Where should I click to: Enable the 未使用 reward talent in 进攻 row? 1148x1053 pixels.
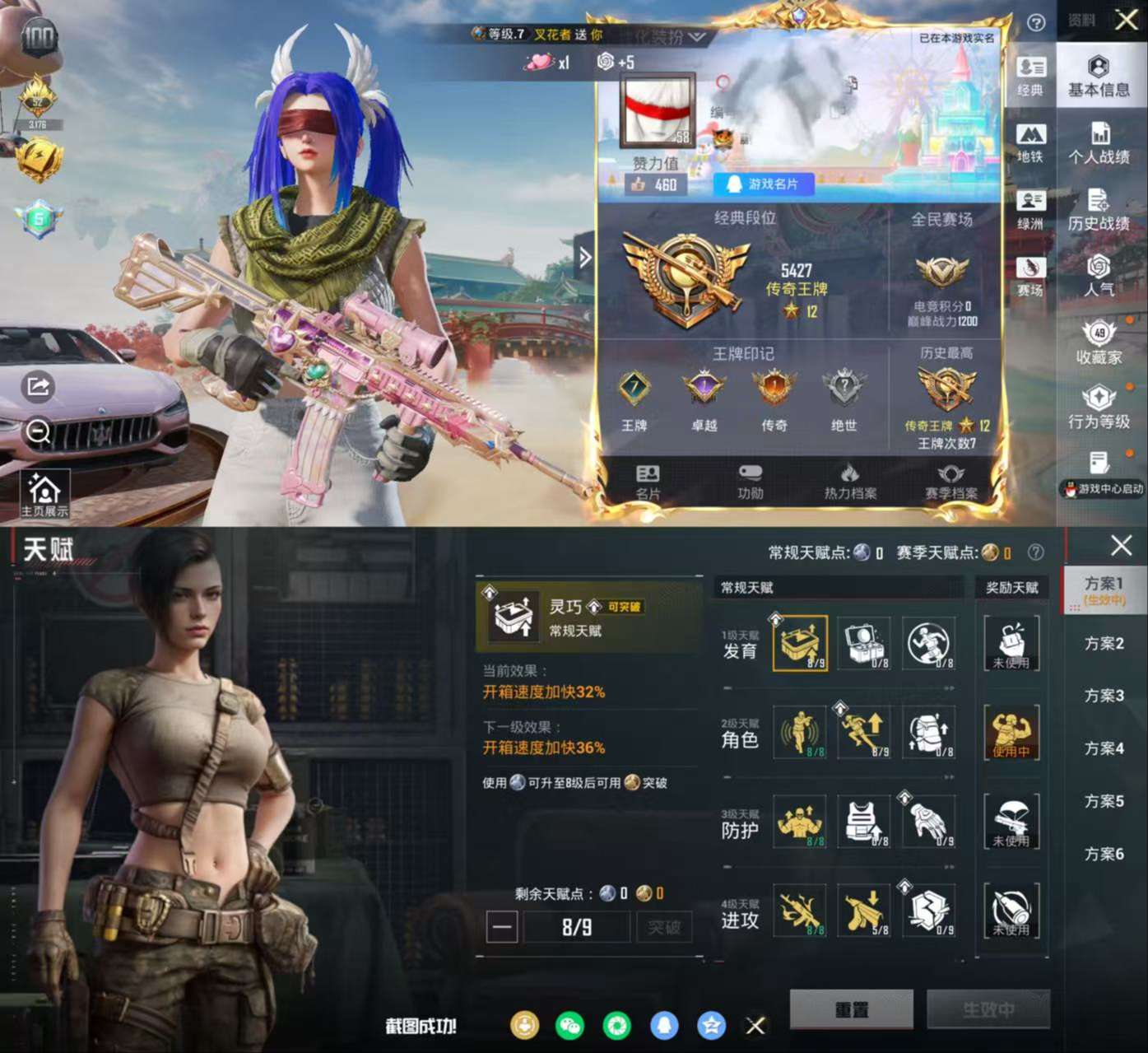click(1011, 910)
